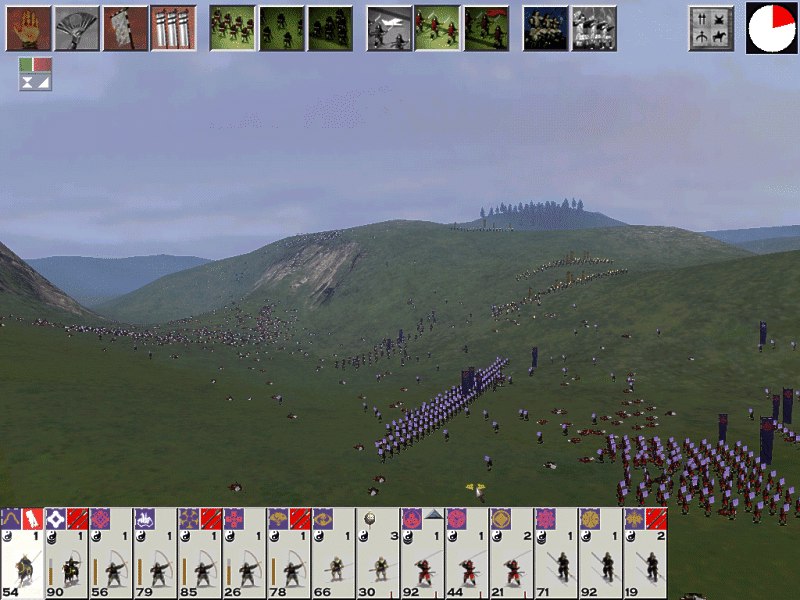Select the war fan command icon
Image resolution: width=800 pixels, height=600 pixels.
76,28
